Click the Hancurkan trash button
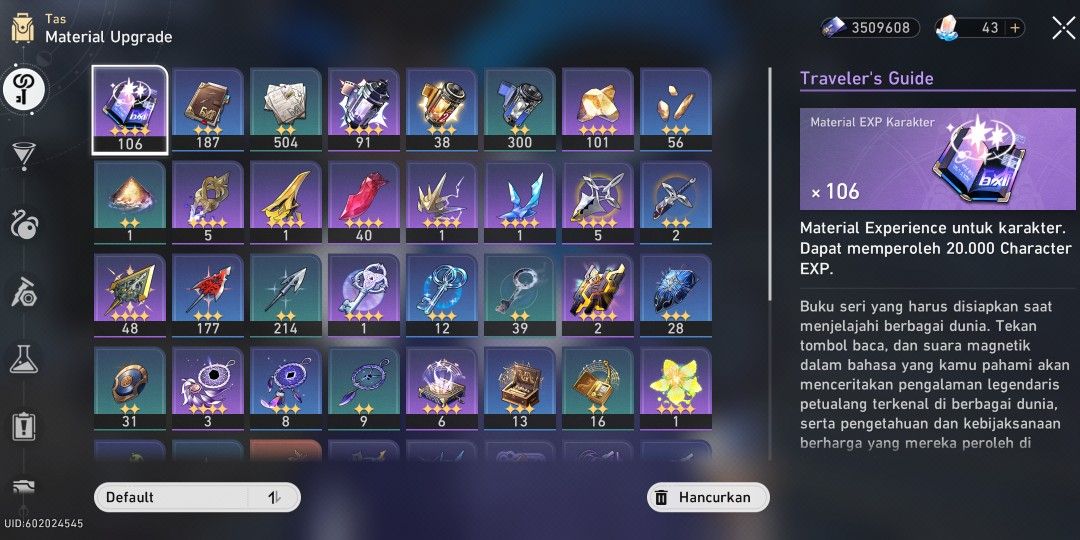The width and height of the screenshot is (1080, 540). [x=707, y=497]
